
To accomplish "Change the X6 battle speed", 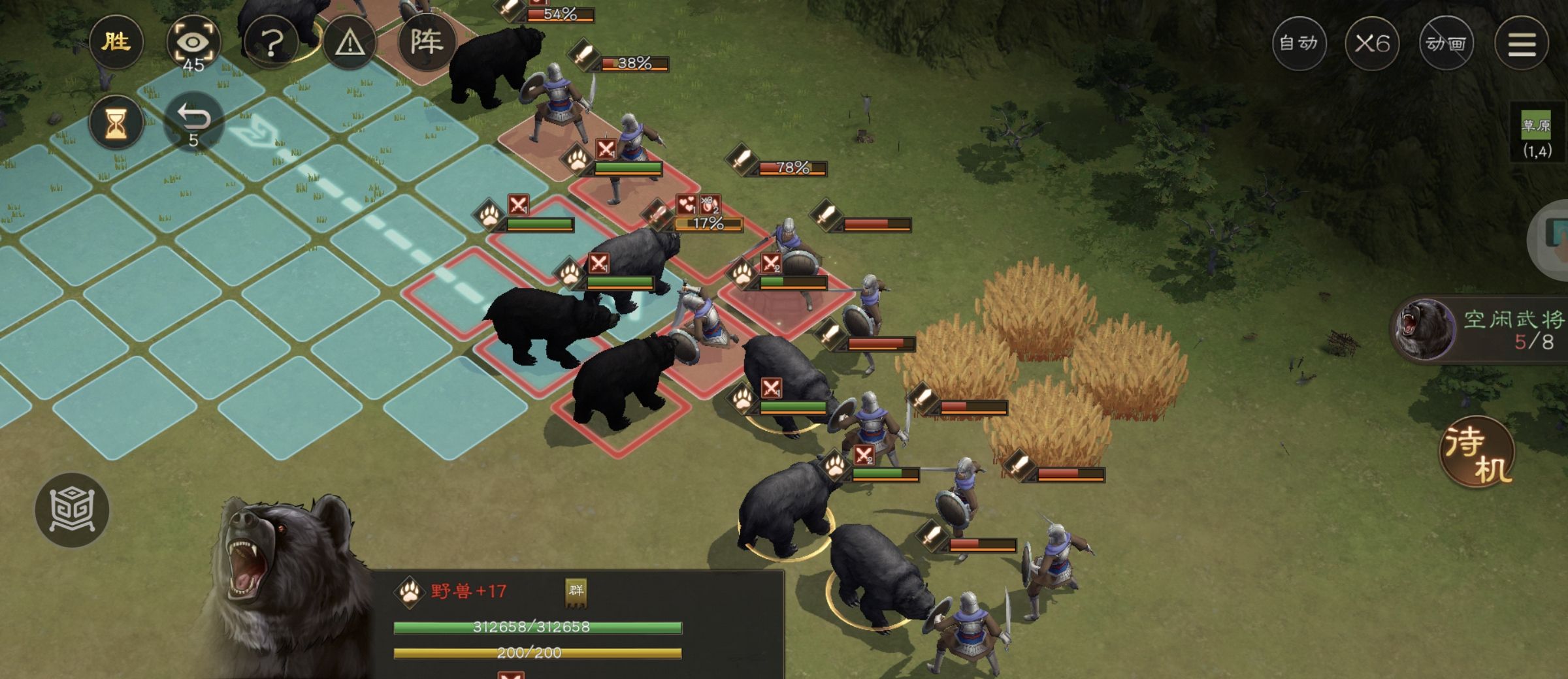I will 1372,44.
